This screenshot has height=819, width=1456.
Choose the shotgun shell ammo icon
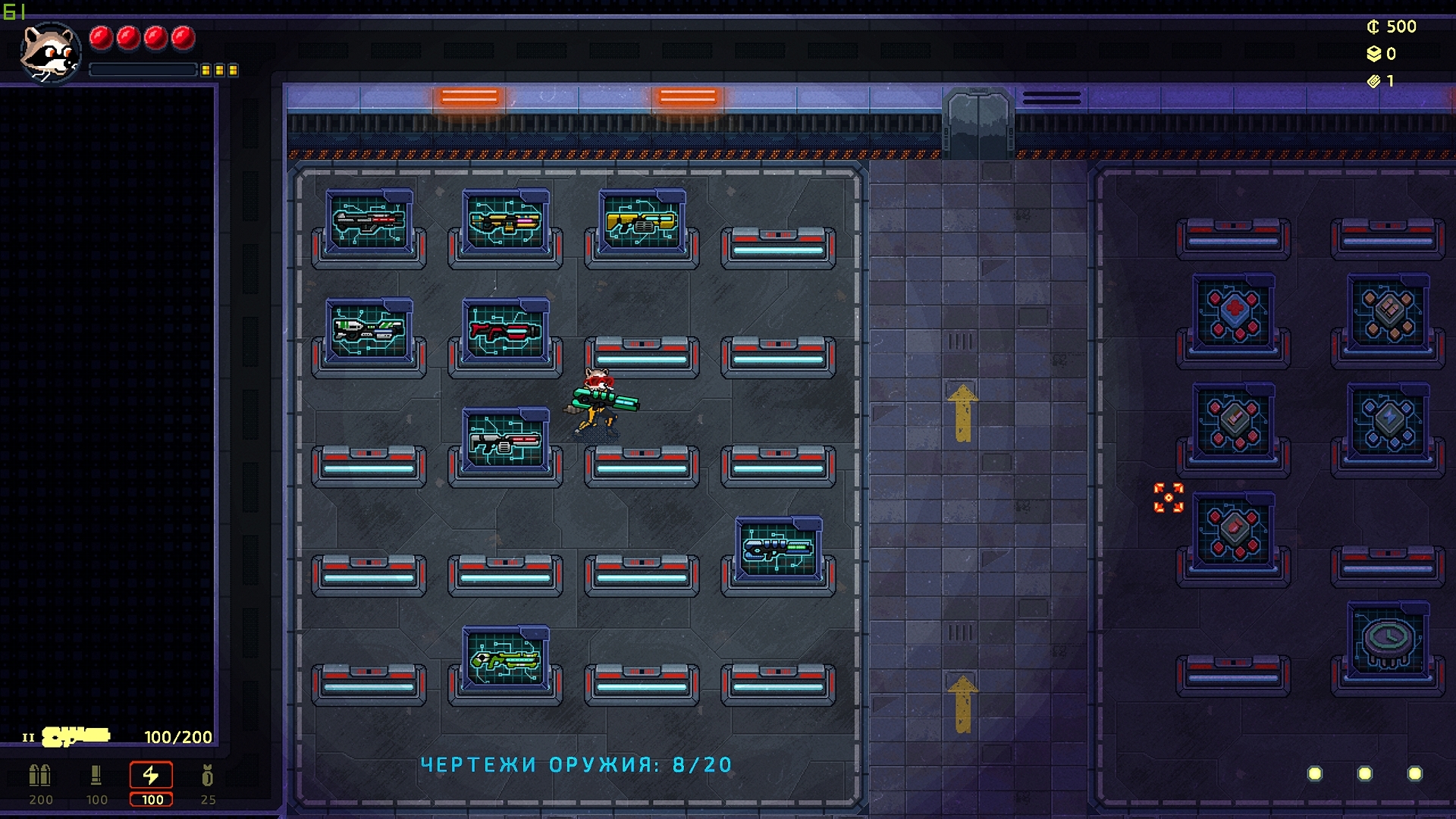coord(96,776)
